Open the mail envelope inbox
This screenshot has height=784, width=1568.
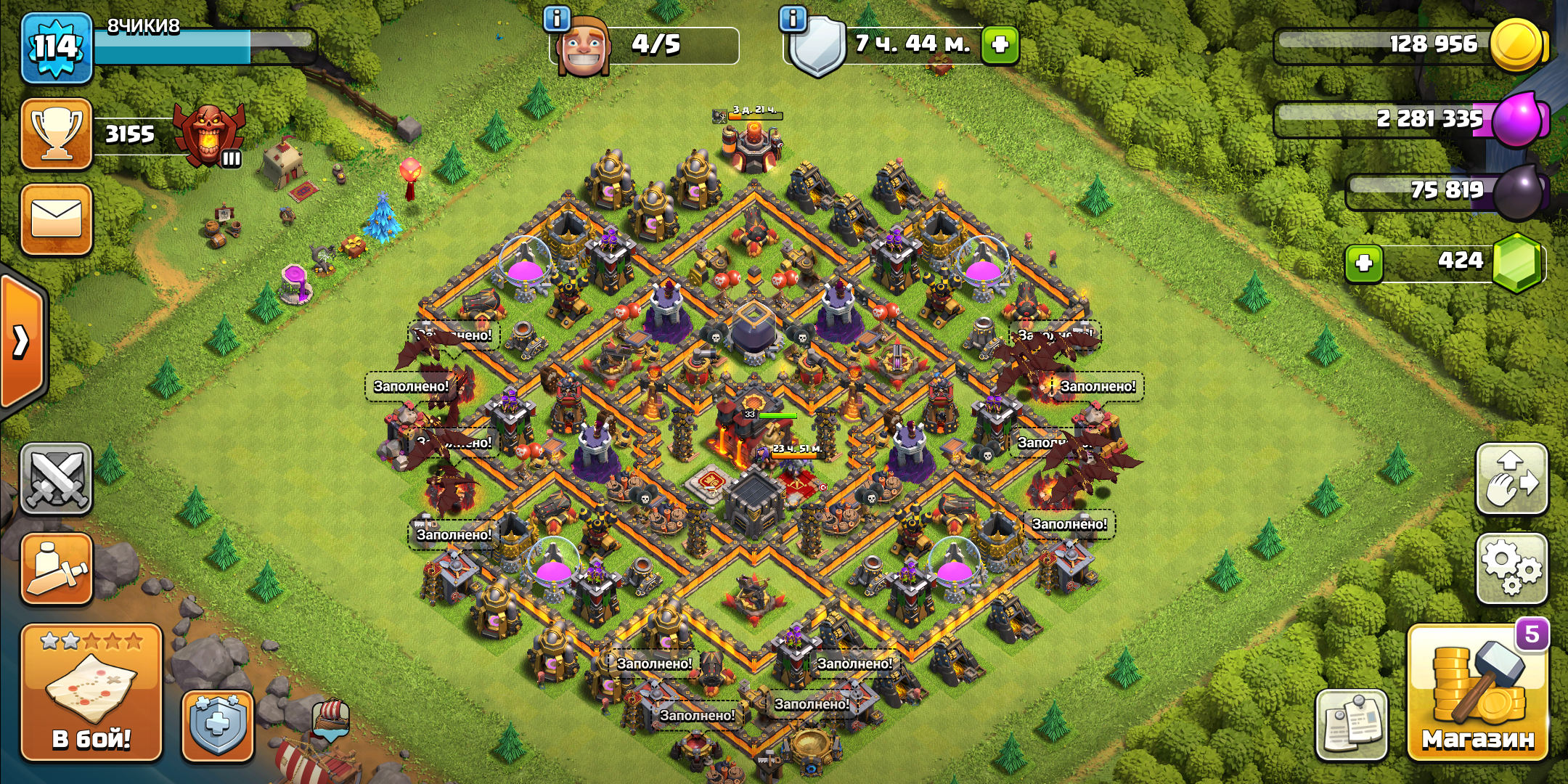57,219
